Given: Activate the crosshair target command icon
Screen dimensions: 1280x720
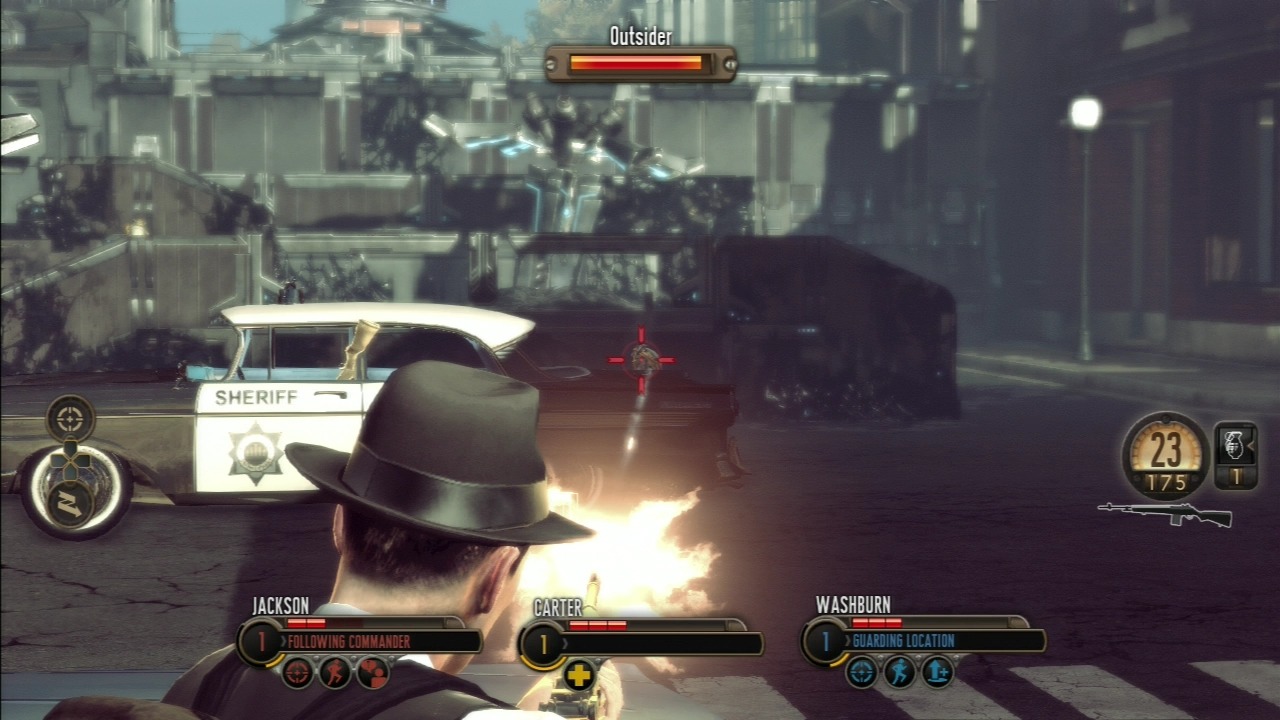Looking at the screenshot, I should tap(70, 418).
